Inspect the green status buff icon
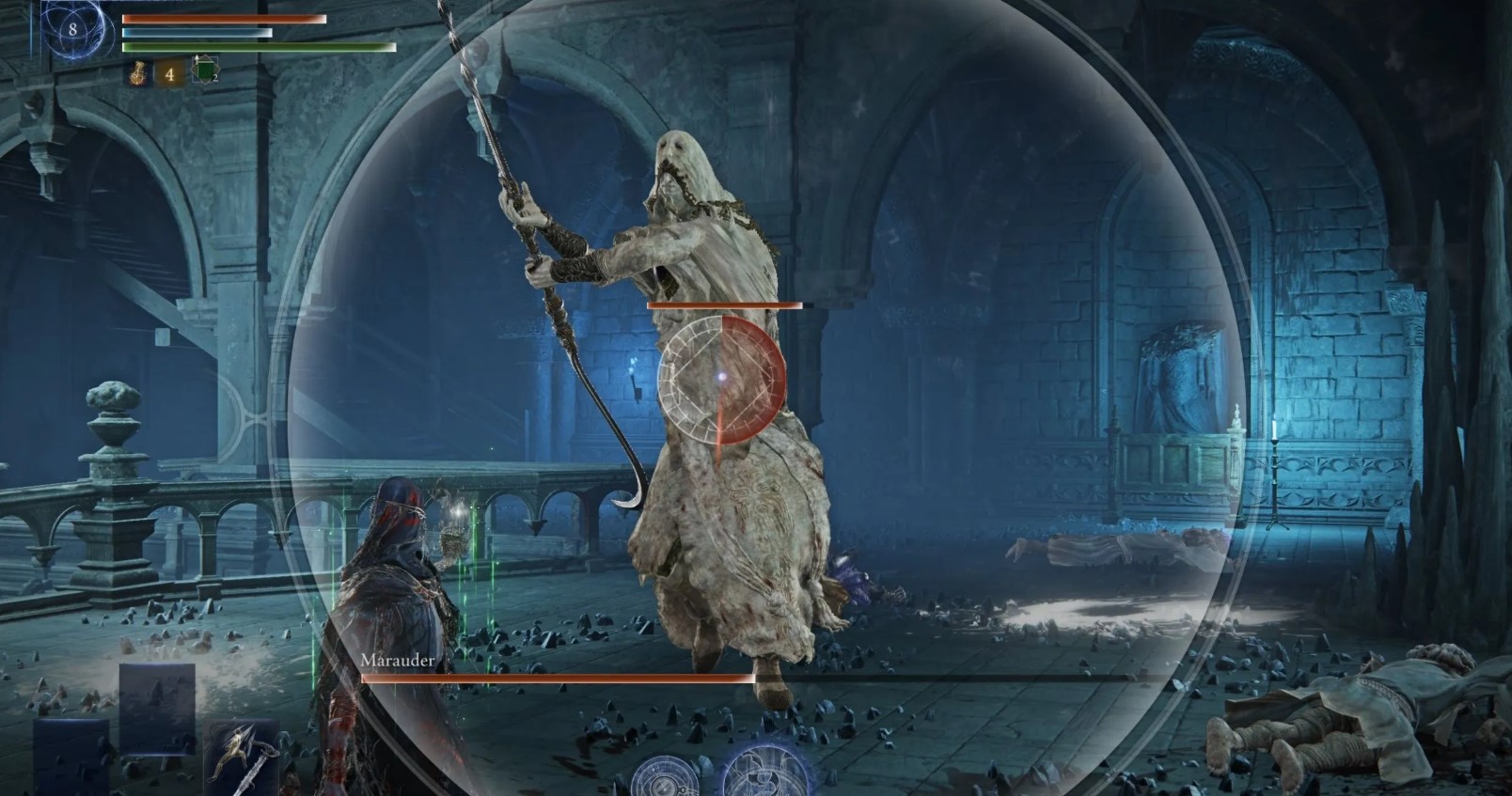 [x=205, y=71]
